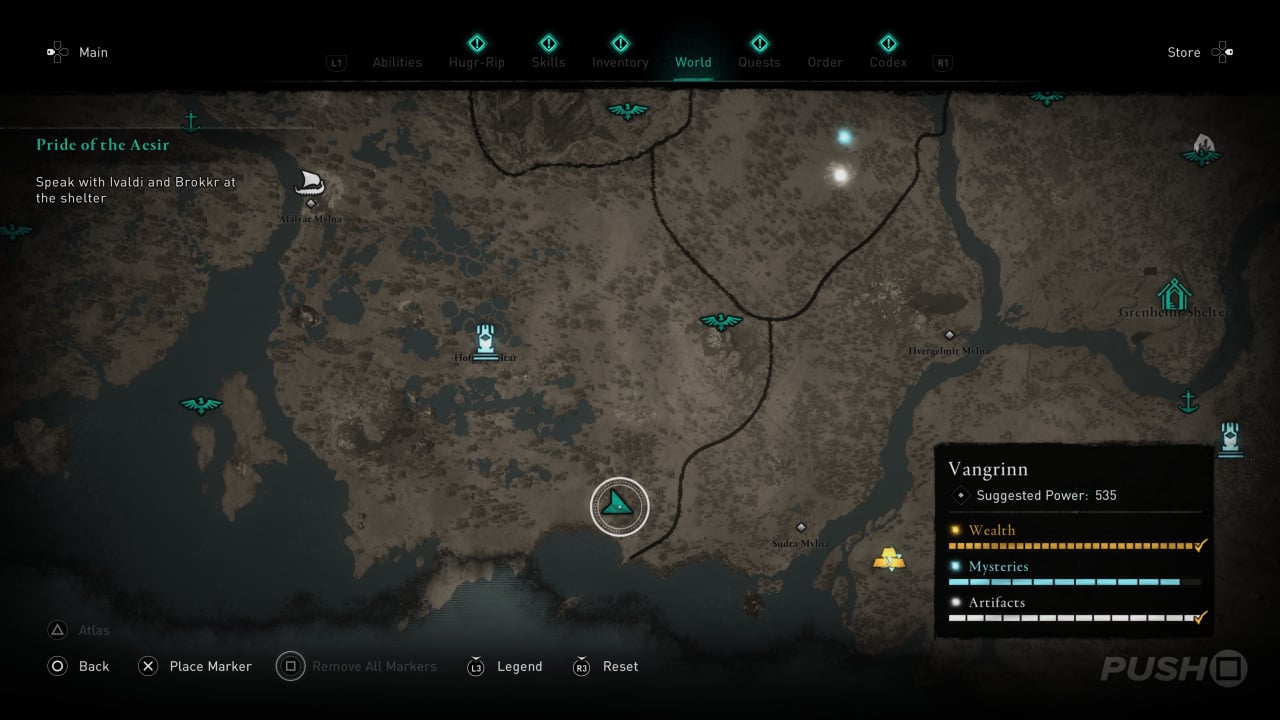Switch to the Abilities tab

[397, 62]
